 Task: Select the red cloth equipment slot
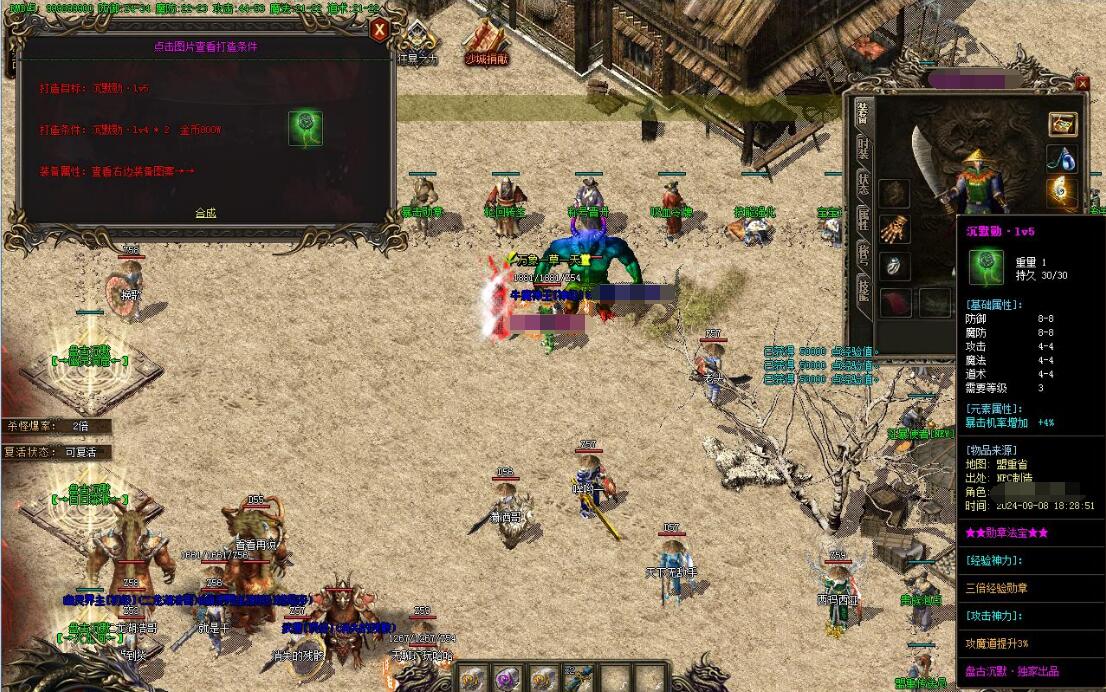(895, 302)
